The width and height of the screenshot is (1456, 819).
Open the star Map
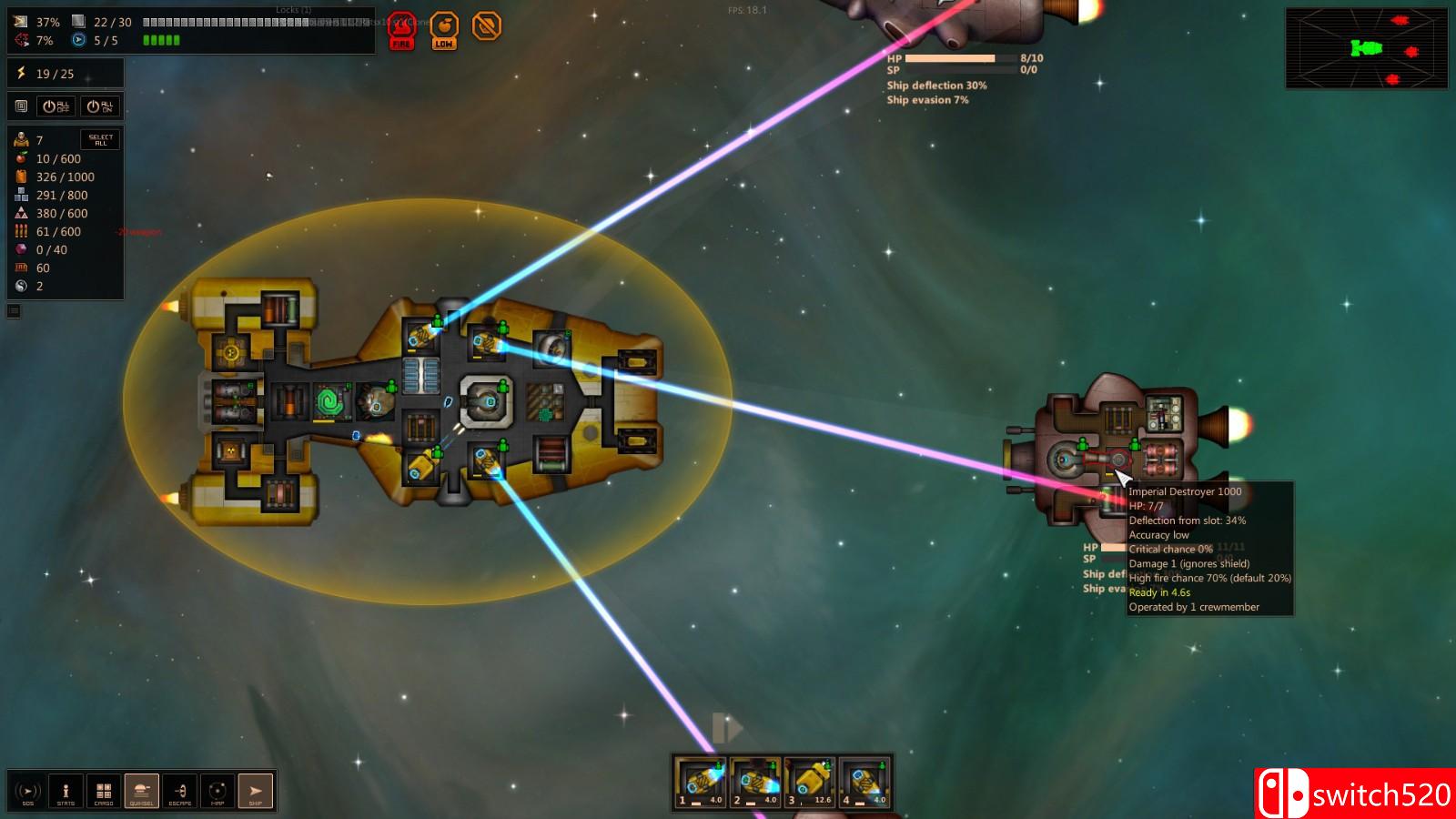(x=217, y=791)
